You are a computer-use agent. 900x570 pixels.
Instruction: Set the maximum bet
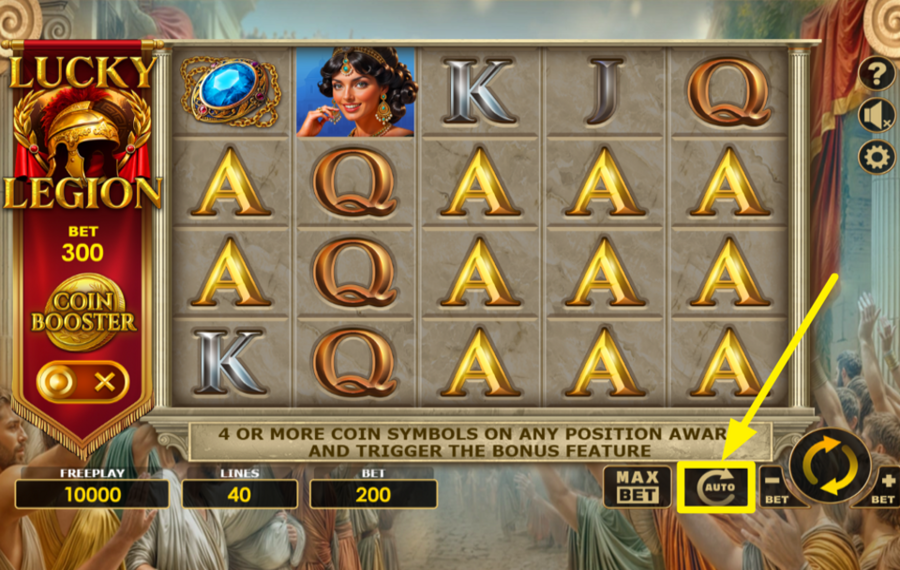click(x=637, y=486)
